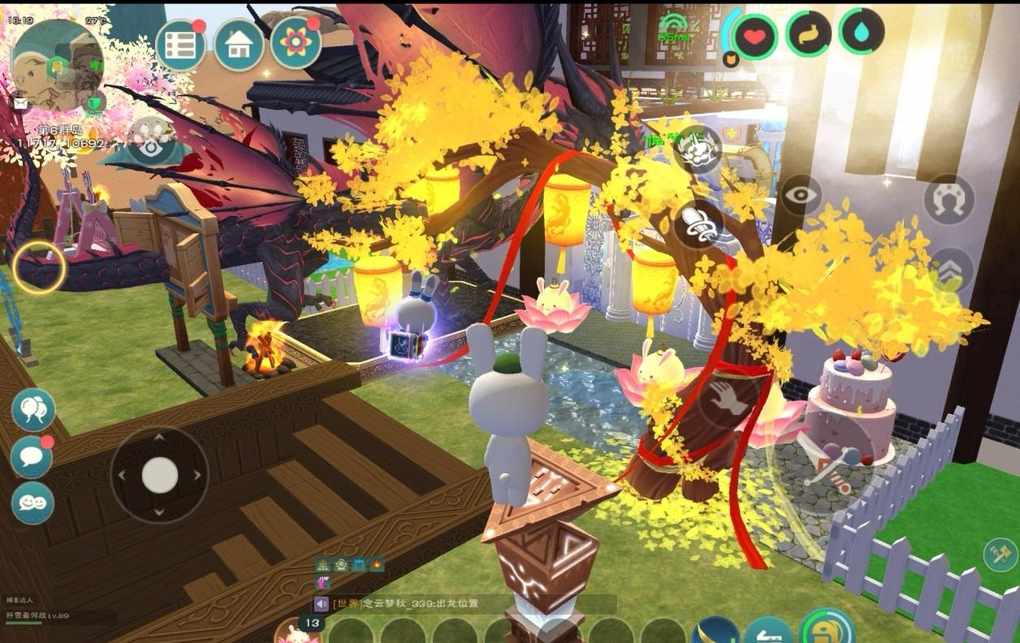The height and width of the screenshot is (643, 1020).
Task: Open the speech bubbles chat button
Action: coord(33,410)
